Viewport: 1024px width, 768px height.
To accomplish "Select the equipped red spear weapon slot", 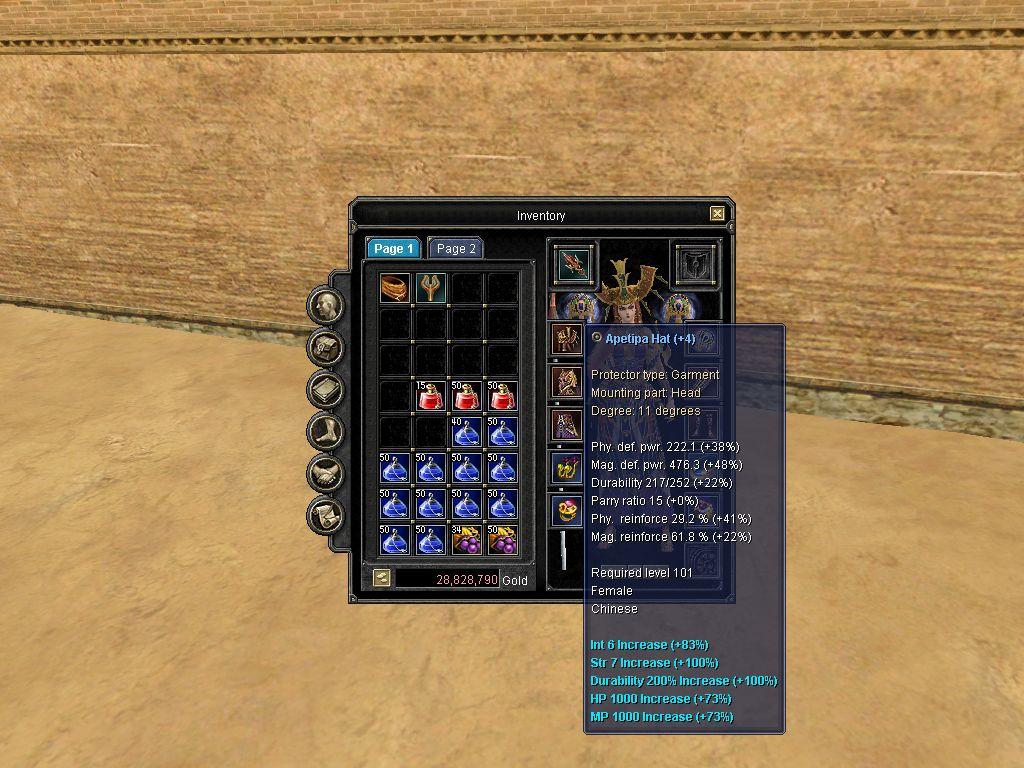I will tap(574, 264).
